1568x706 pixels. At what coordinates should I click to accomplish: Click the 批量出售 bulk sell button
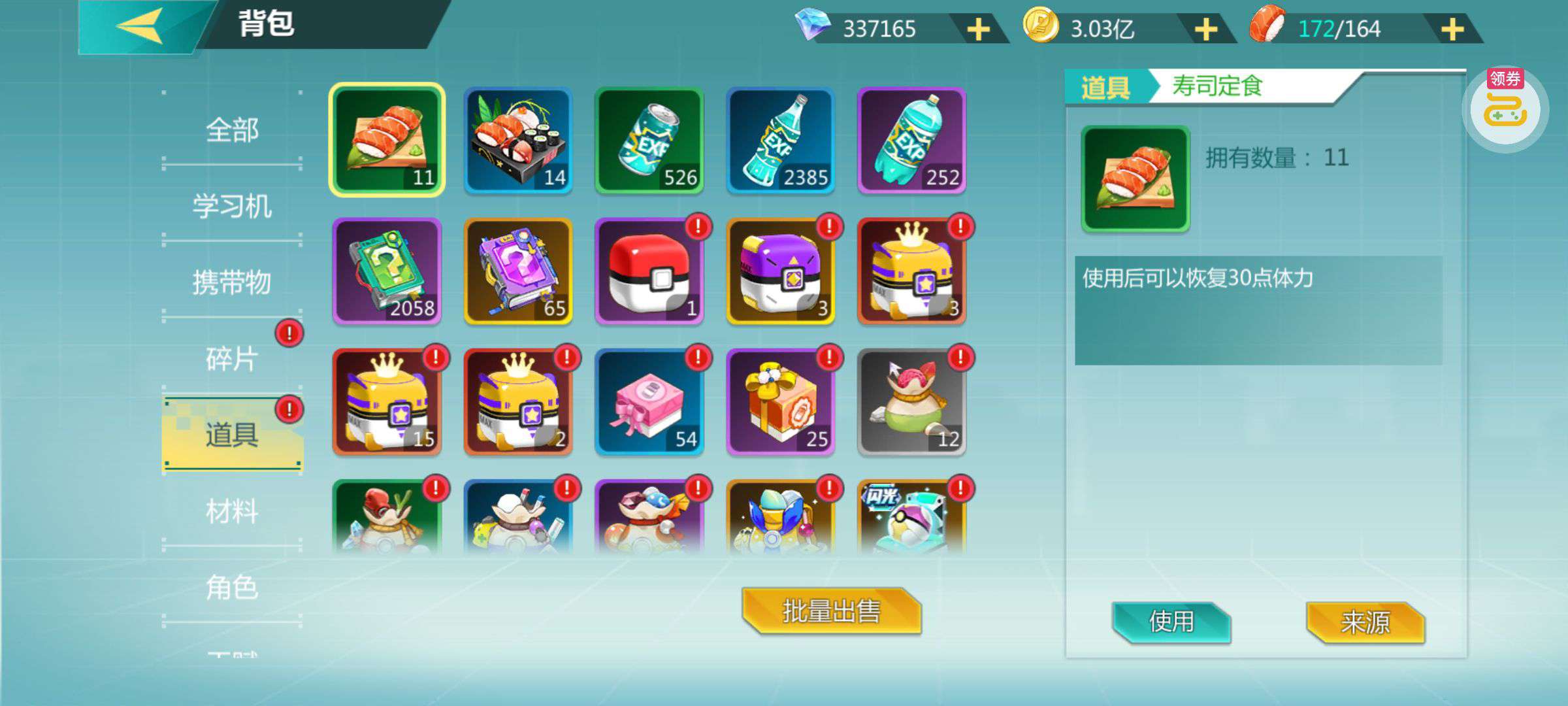tap(831, 611)
